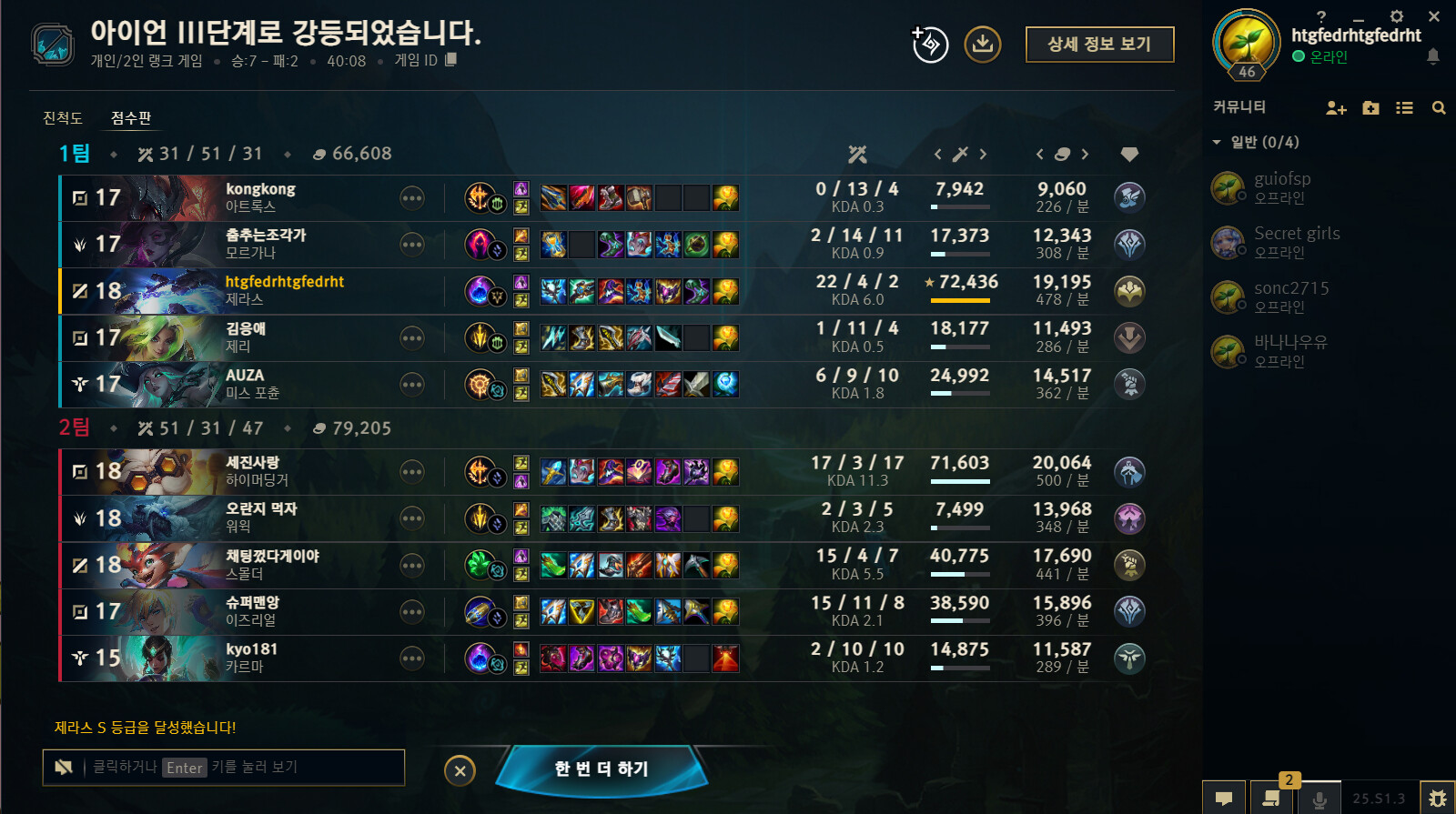Click the honor a teammate icon
Screen dimensions: 1456x814
[929, 44]
